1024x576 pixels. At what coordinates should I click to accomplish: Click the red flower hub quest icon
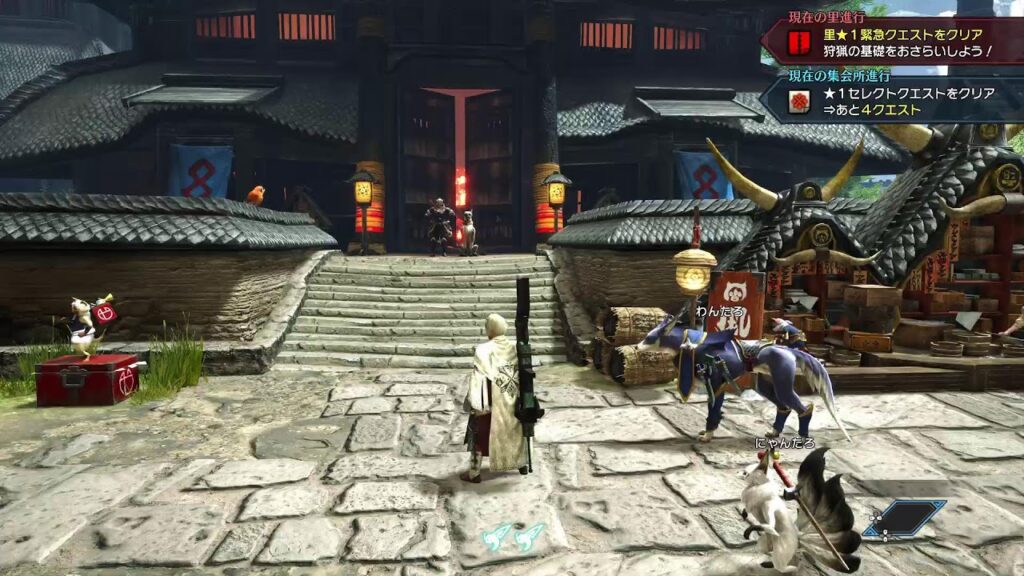click(799, 102)
